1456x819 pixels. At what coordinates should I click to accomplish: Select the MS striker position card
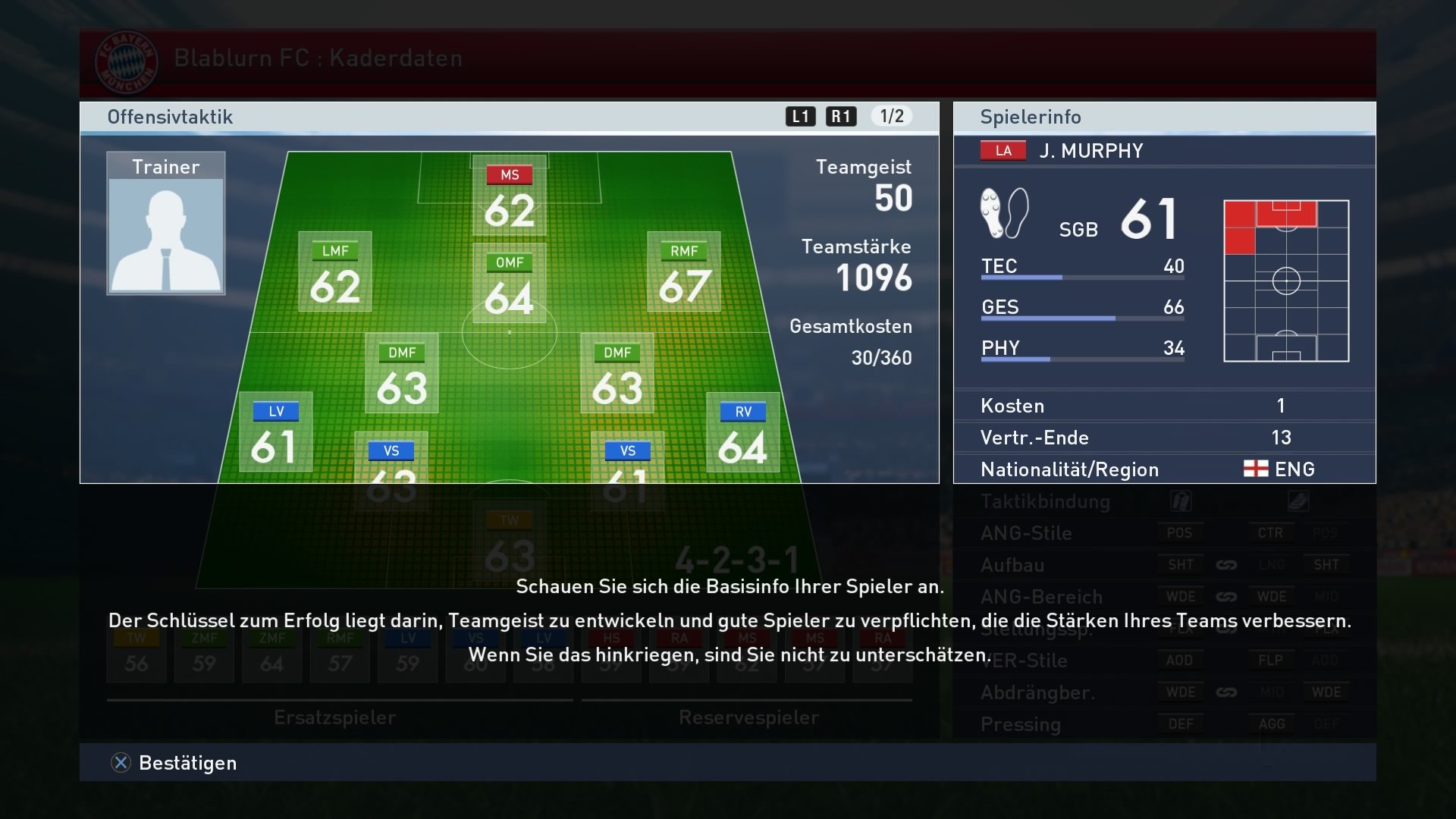pos(509,196)
